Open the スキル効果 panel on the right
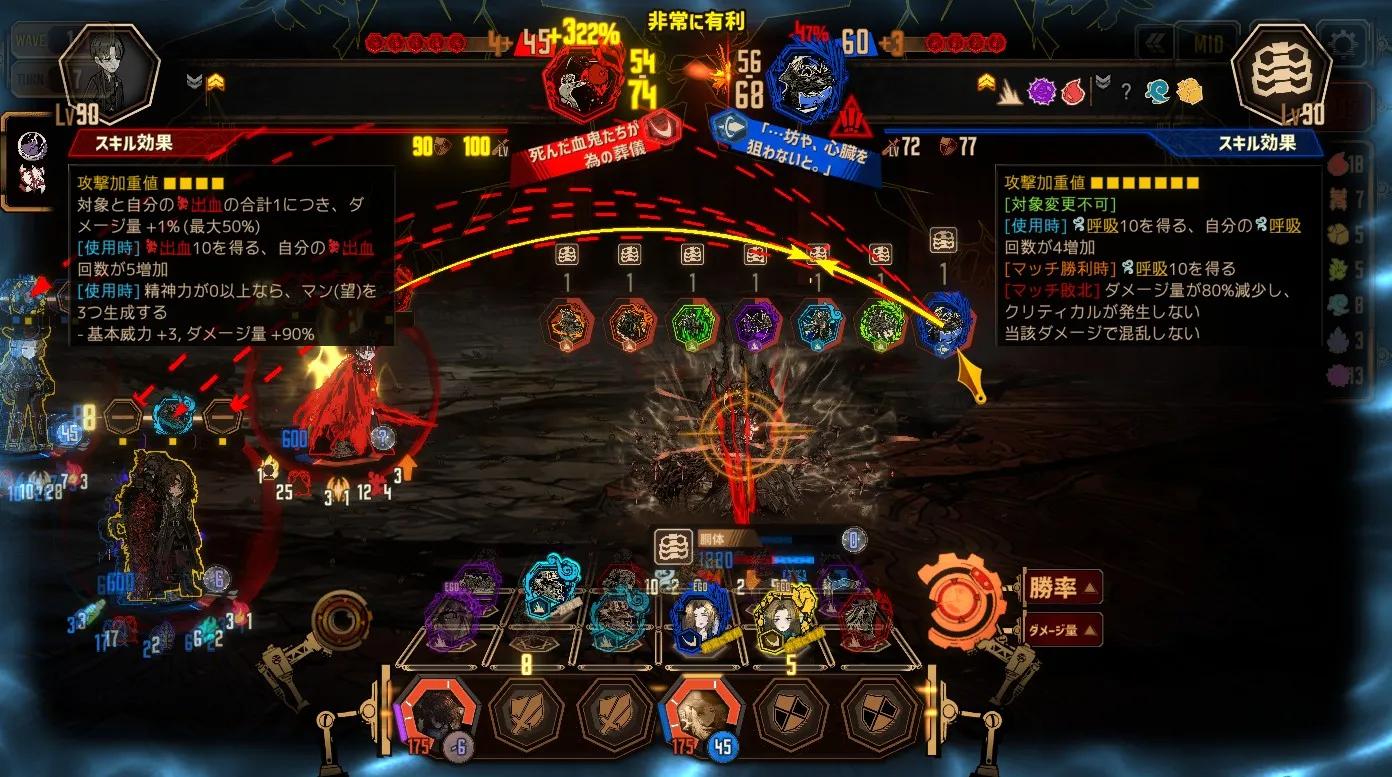This screenshot has height=777, width=1392. (x=1256, y=143)
